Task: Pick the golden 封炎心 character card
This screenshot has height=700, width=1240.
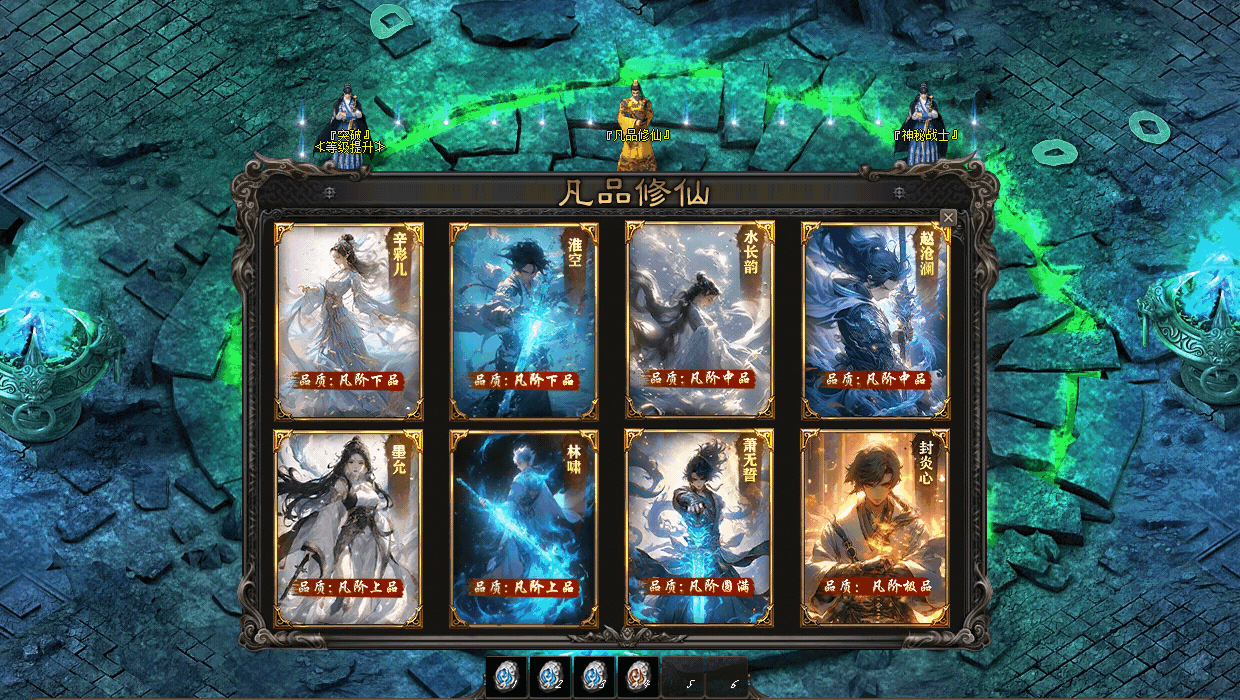Action: [876, 528]
